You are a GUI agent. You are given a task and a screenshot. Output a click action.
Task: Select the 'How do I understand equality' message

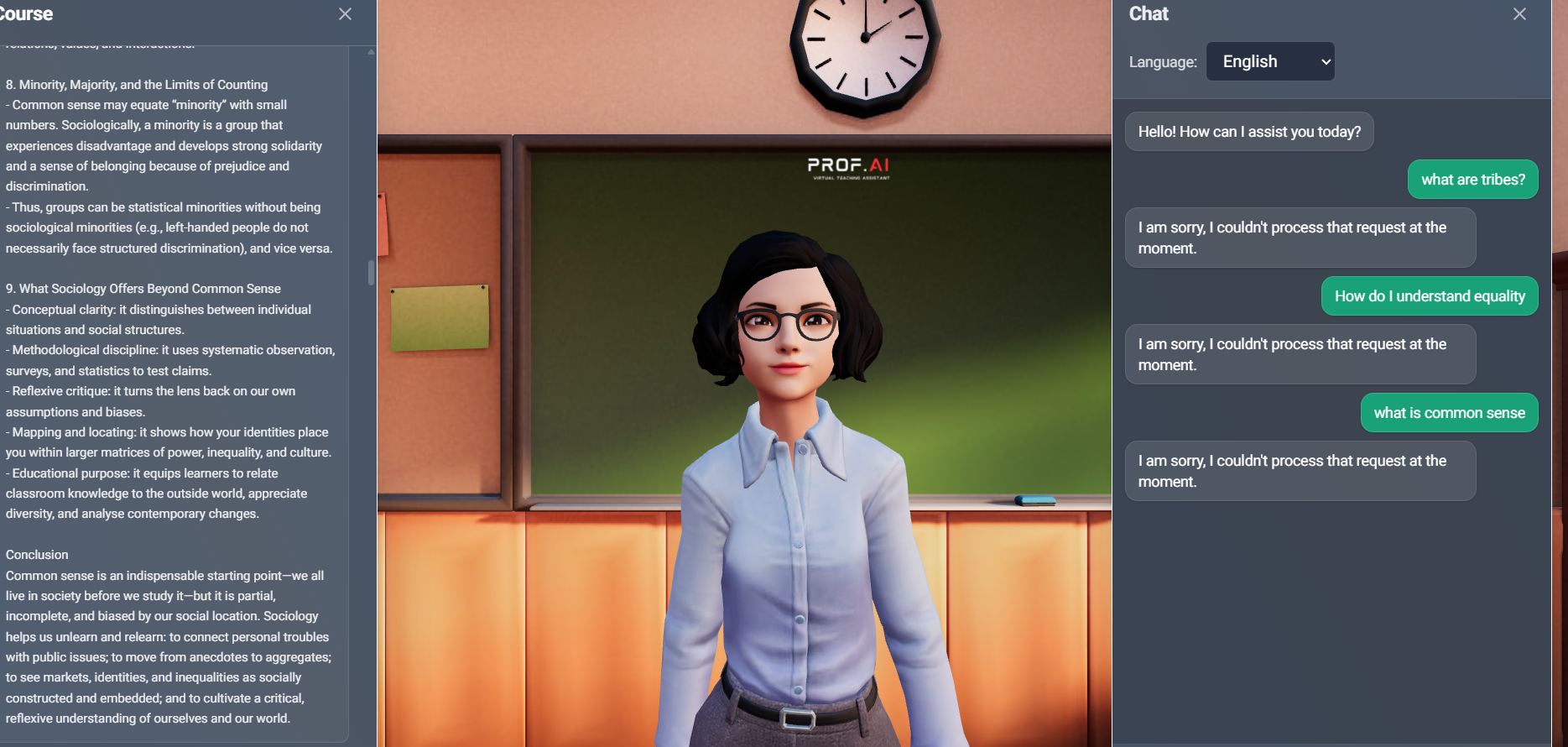[x=1429, y=295]
